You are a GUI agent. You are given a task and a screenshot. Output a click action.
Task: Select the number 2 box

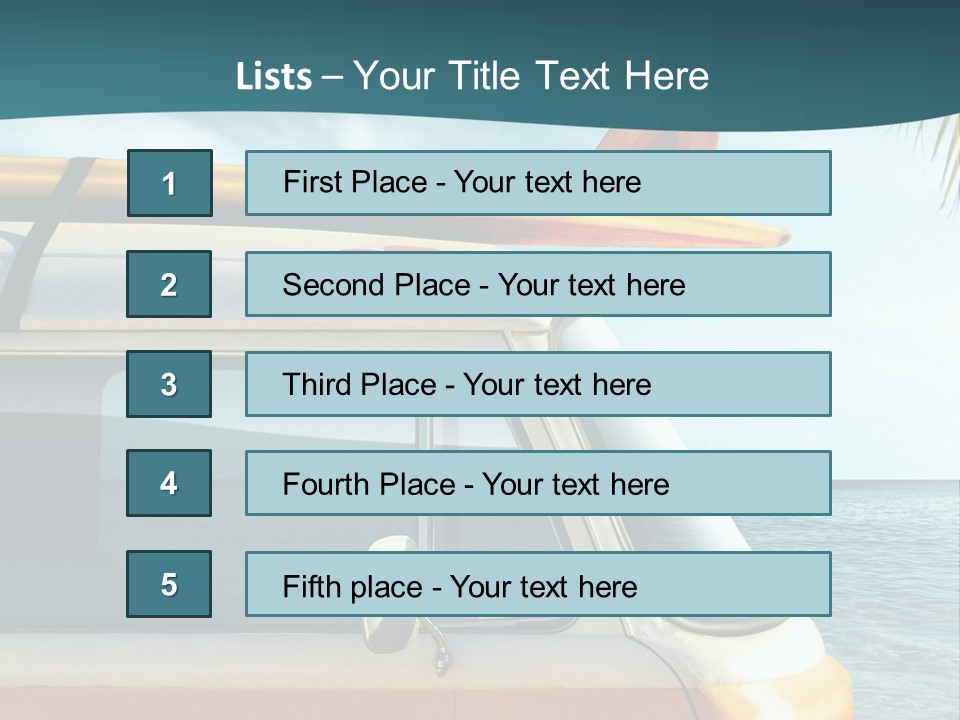pyautogui.click(x=169, y=284)
